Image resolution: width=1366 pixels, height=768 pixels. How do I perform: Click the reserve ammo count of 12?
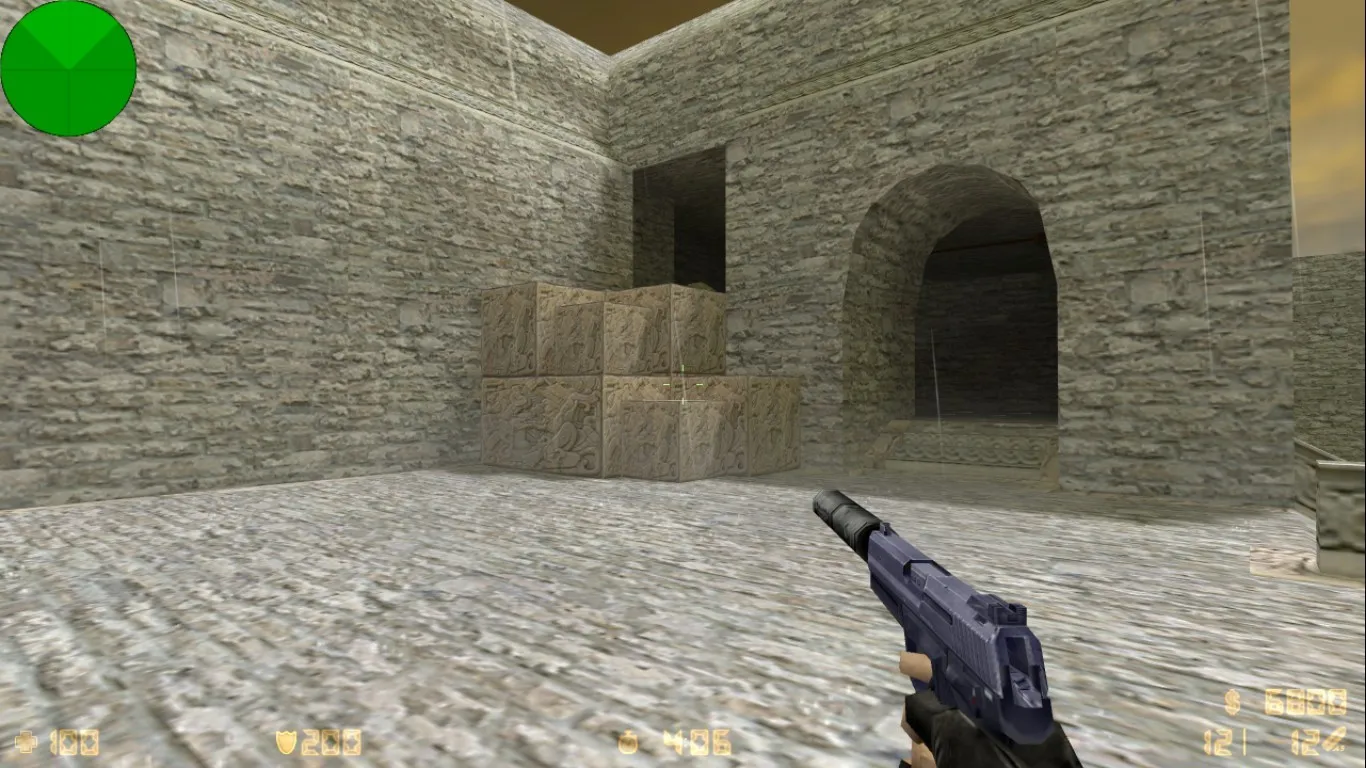(1303, 741)
